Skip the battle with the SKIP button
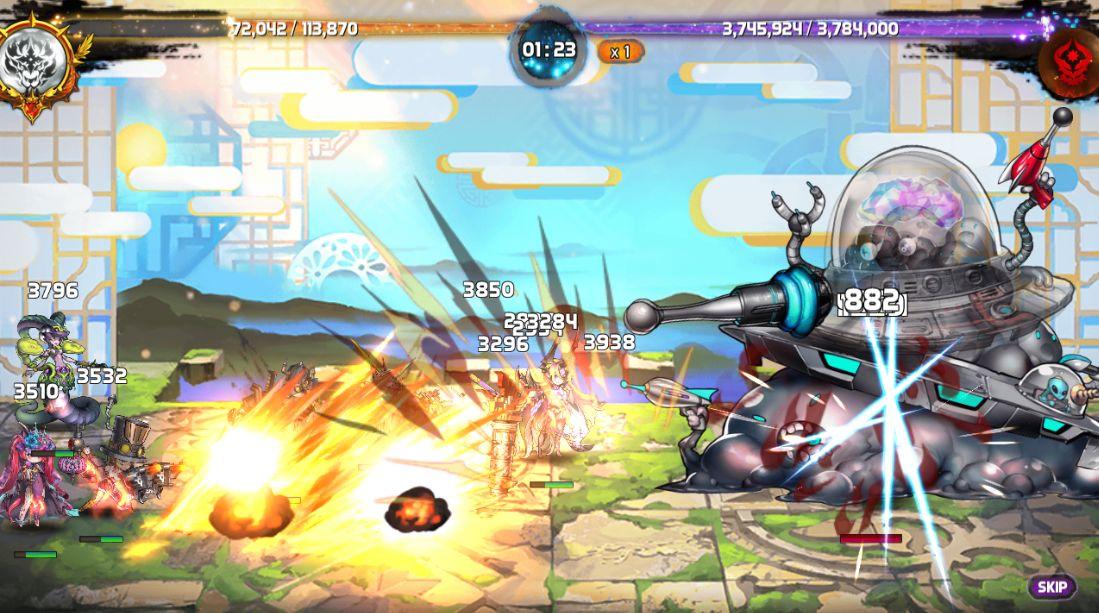The image size is (1099, 613). (1051, 588)
